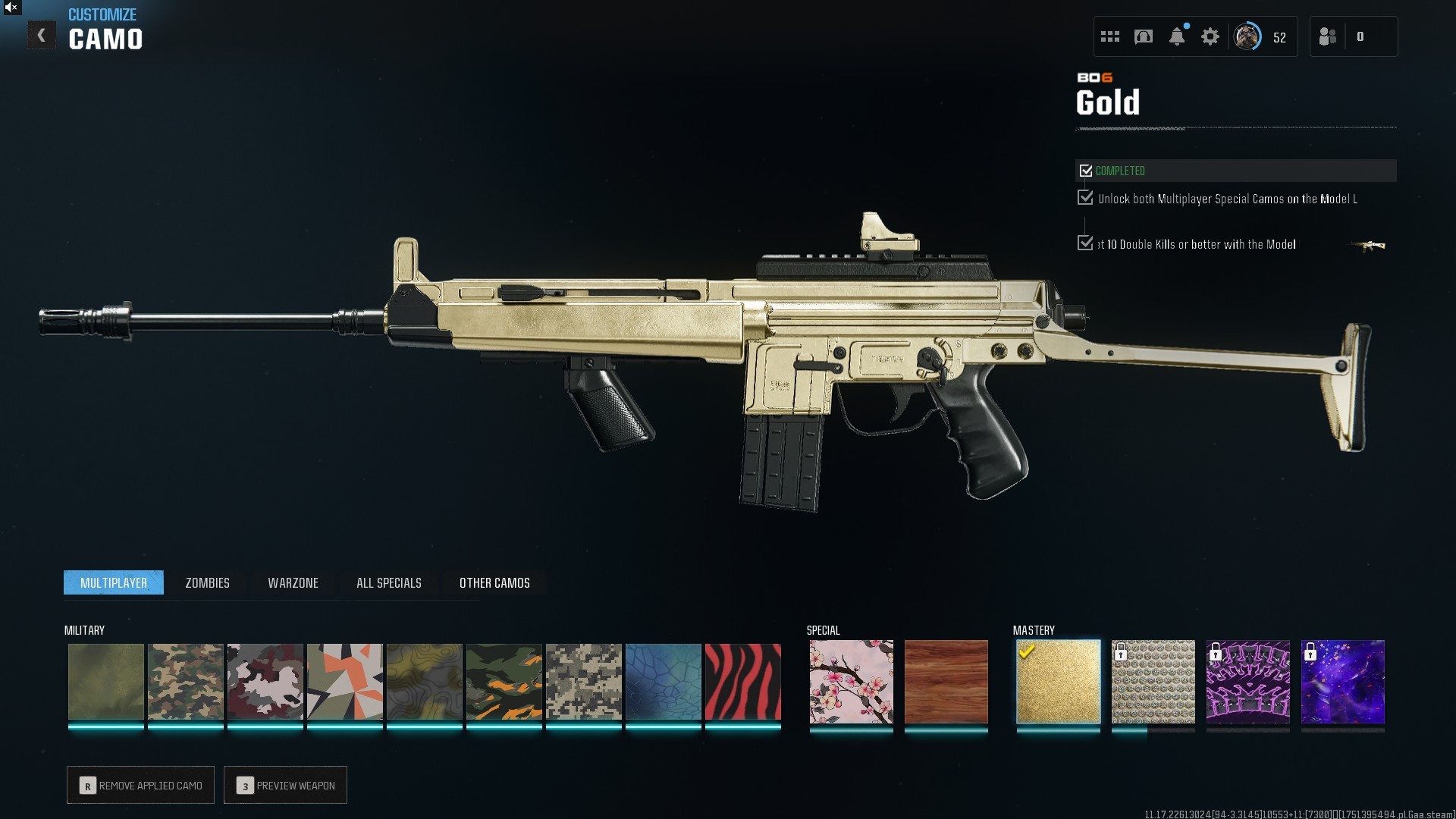Viewport: 1456px width, 819px height.
Task: Select the orange geometric splinter camo
Action: click(344, 682)
